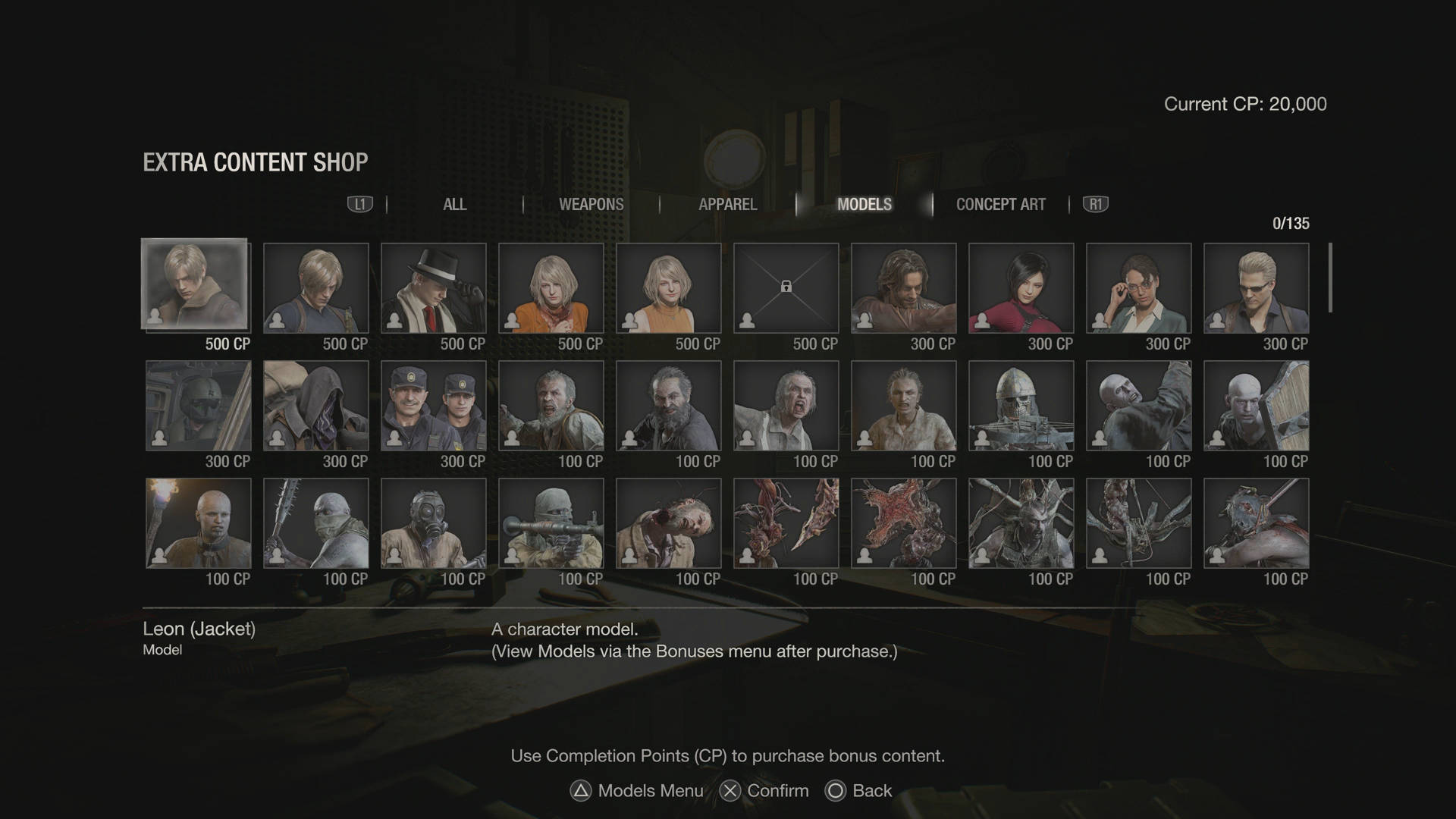Image resolution: width=1456 pixels, height=819 pixels.
Task: Click the circle Back icon
Action: (836, 790)
